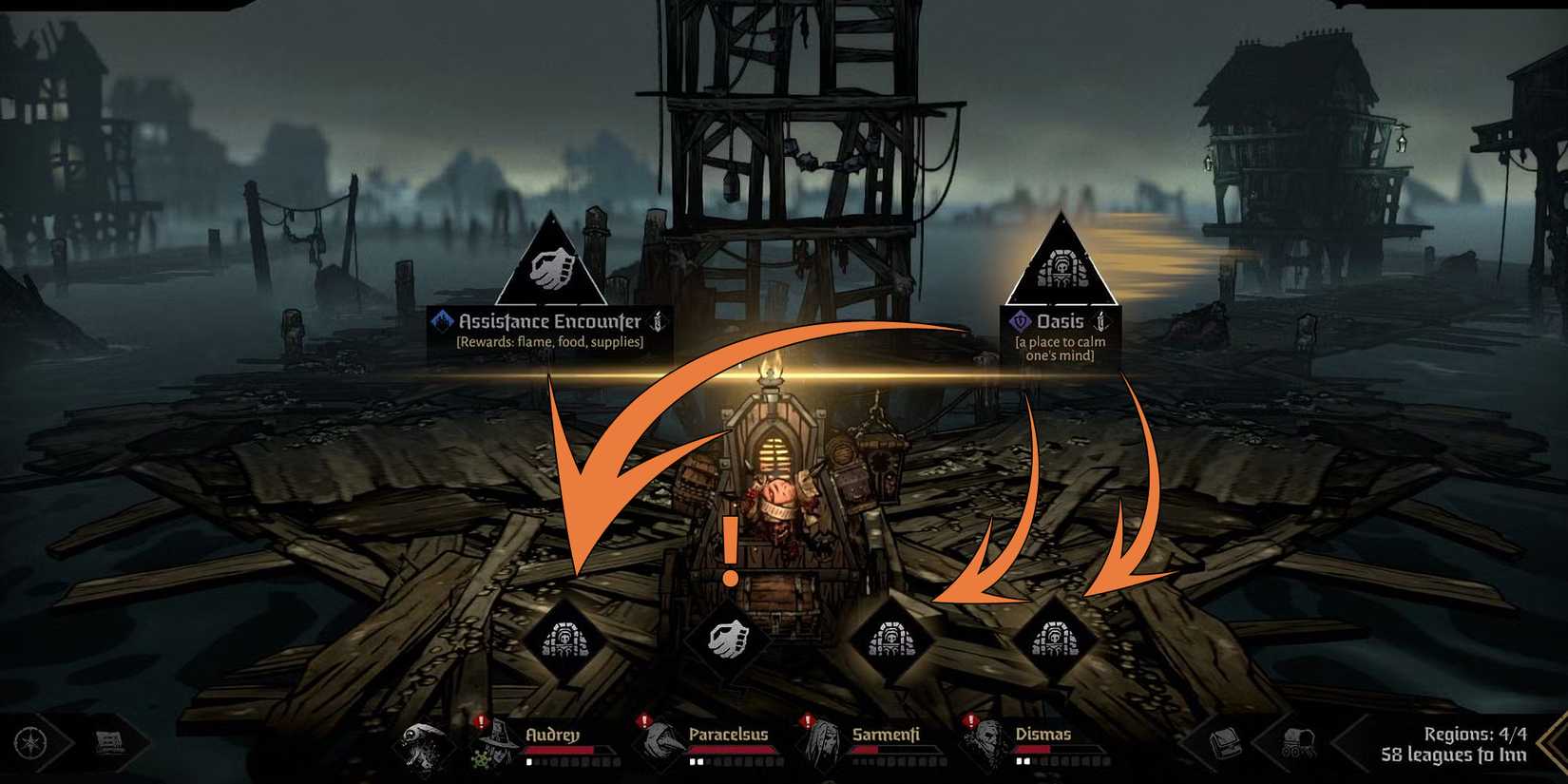Screen dimensions: 1568x784
Task: Click the green plague token beside Audrey's portrait
Action: pos(481,757)
